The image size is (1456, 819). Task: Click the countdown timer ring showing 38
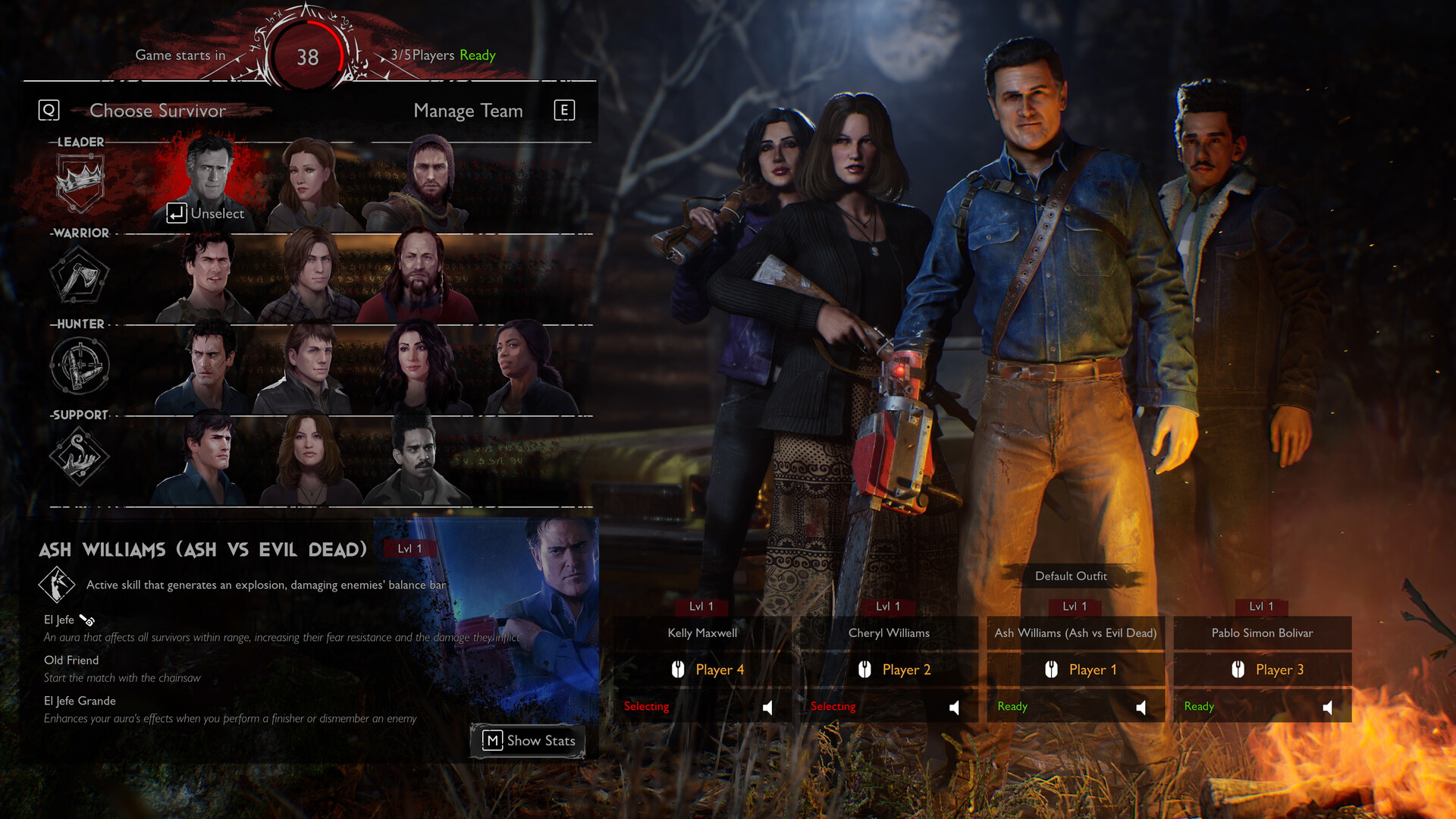(x=306, y=55)
